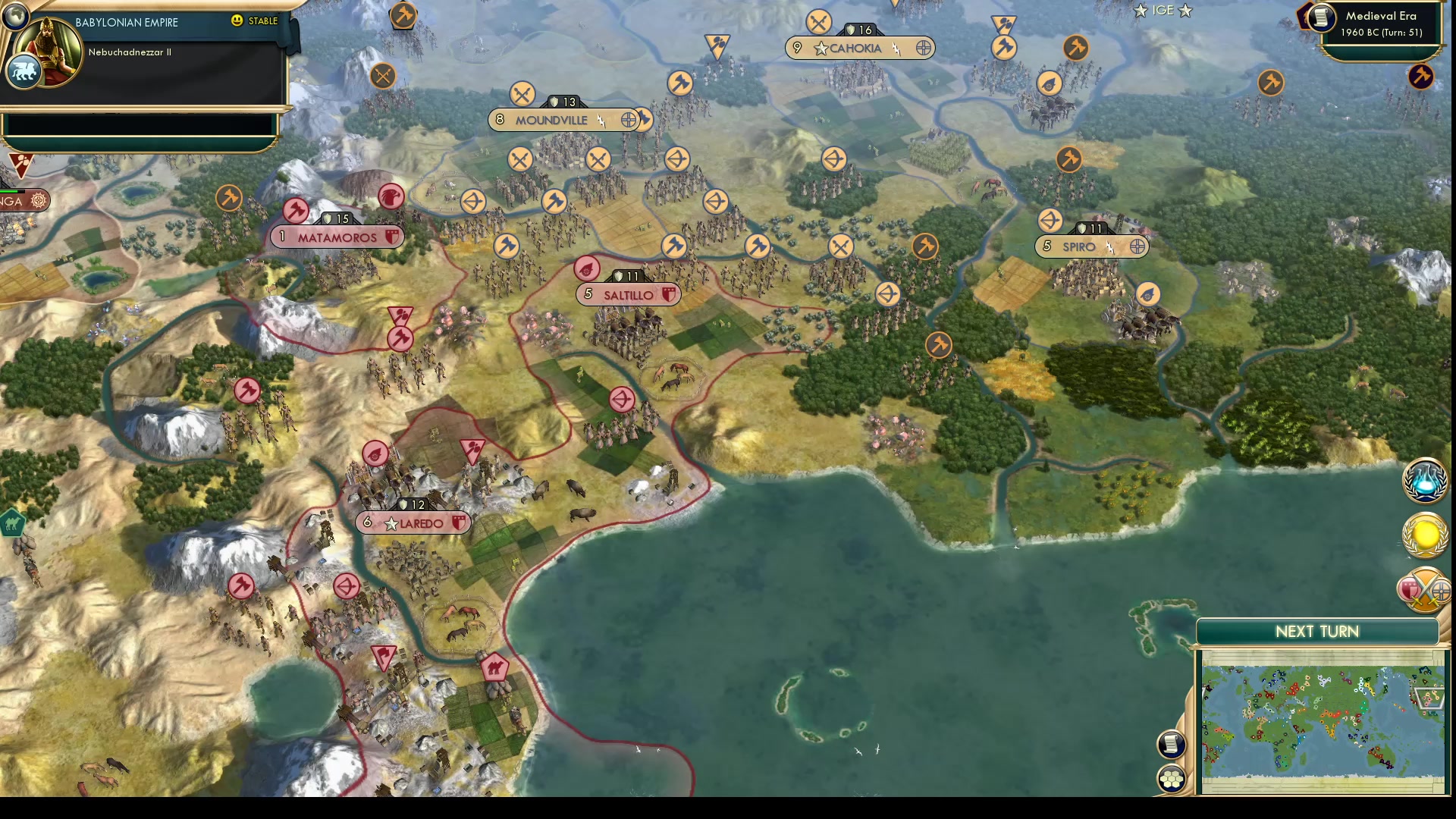Viewport: 1456px width, 819px height.
Task: Open the Military overview crossed-swords icon
Action: tap(1424, 590)
